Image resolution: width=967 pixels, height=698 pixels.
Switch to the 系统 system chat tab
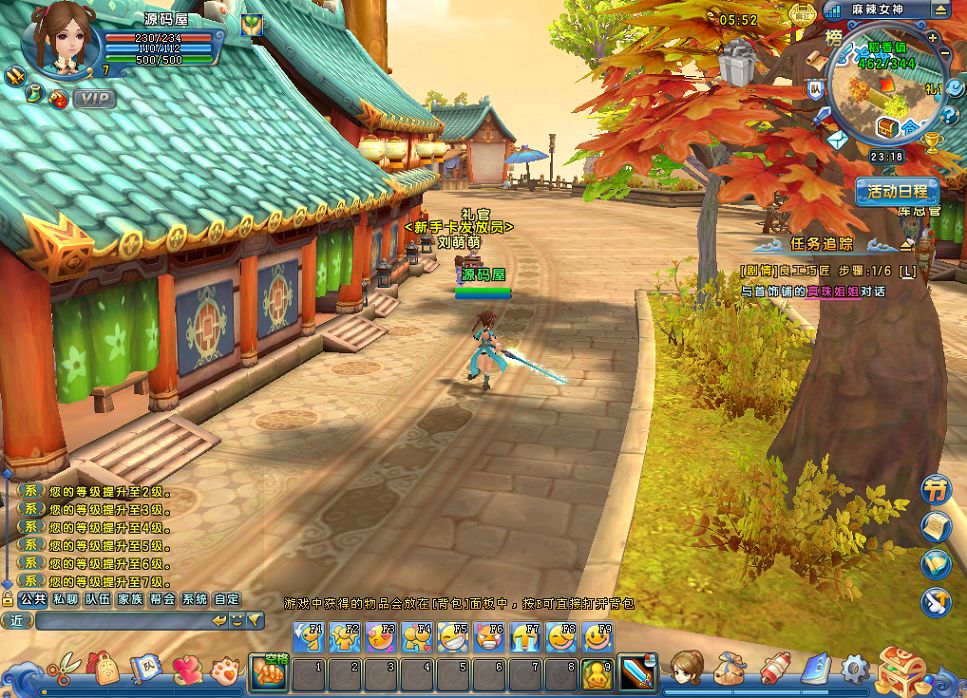click(x=194, y=599)
